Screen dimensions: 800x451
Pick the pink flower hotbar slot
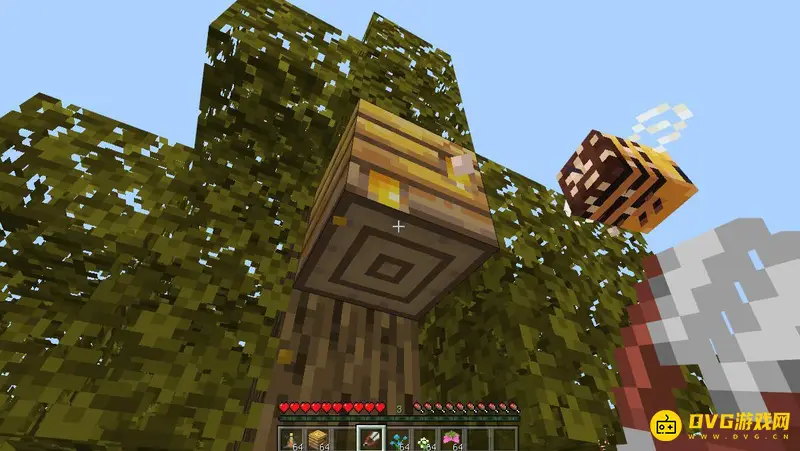click(x=451, y=438)
